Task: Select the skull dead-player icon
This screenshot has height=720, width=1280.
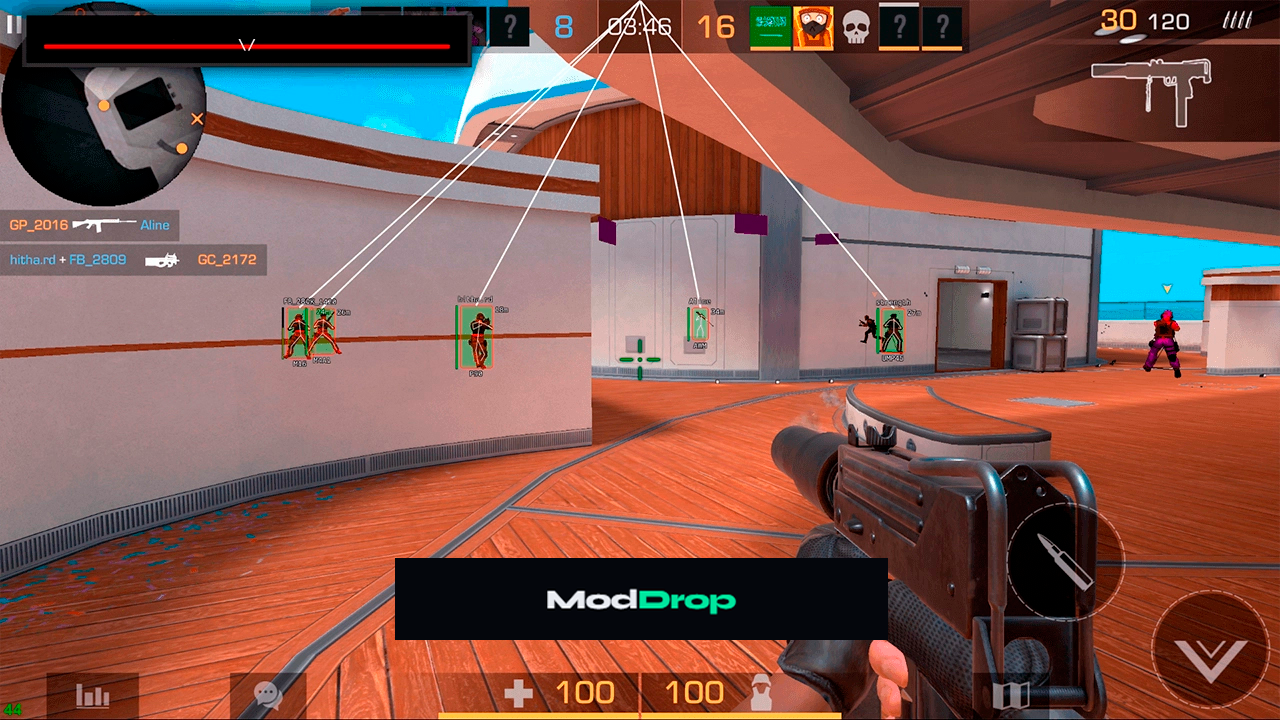Action: (x=856, y=27)
